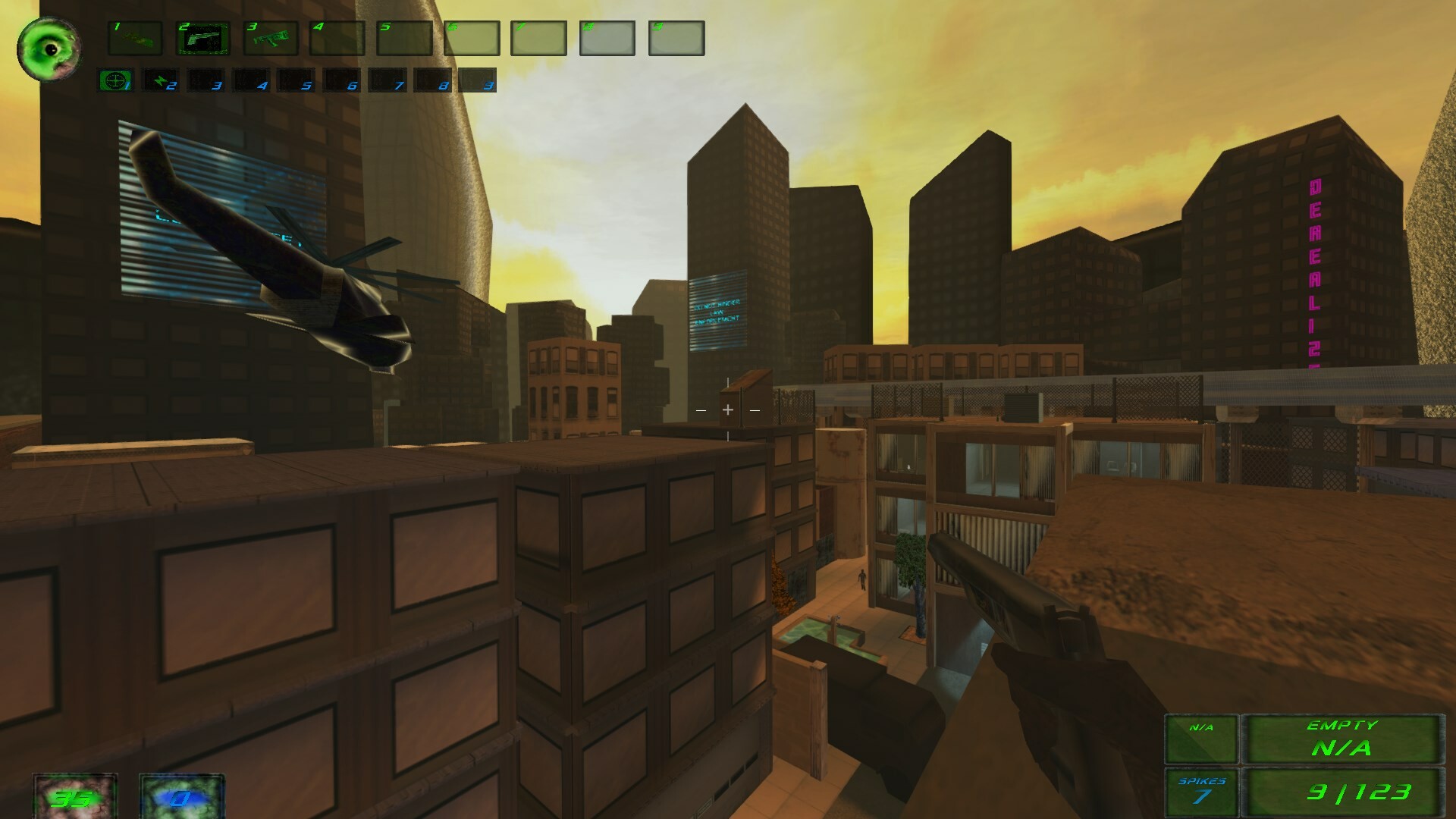
Task: Select the pistol in weapon slot 2
Action: pos(202,39)
